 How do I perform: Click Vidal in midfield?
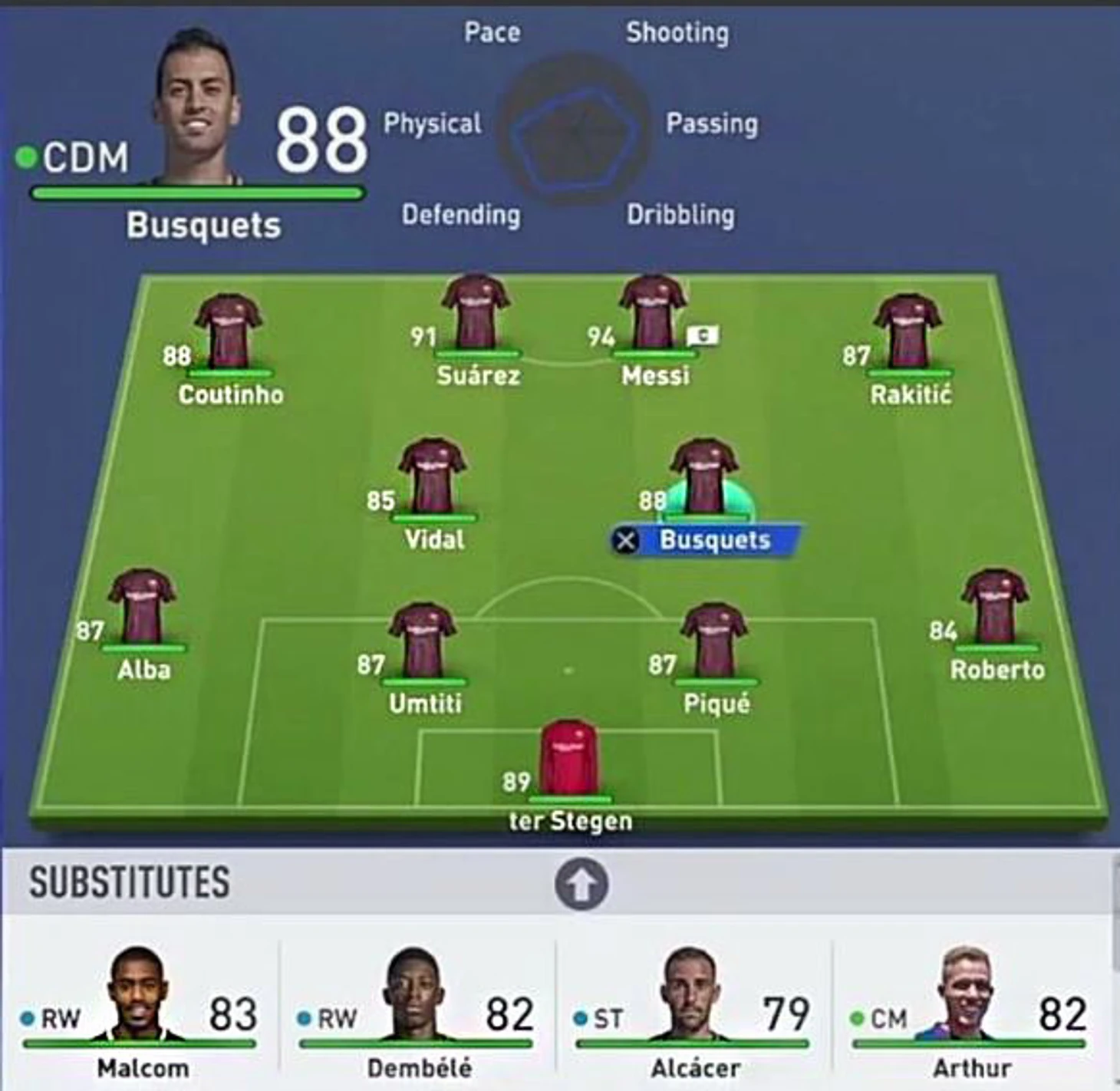pyautogui.click(x=432, y=479)
